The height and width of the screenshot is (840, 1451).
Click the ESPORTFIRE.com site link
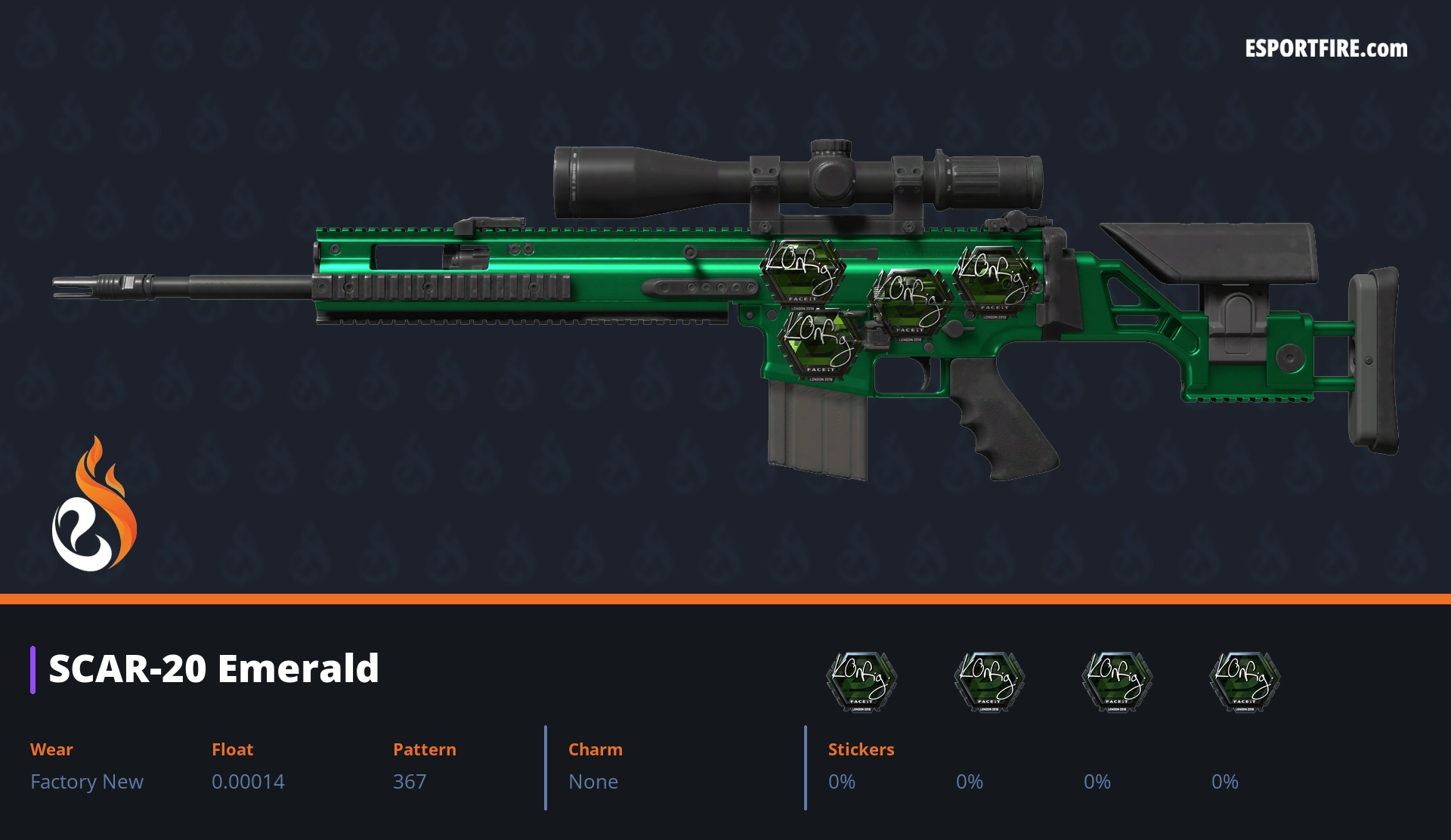(1326, 49)
